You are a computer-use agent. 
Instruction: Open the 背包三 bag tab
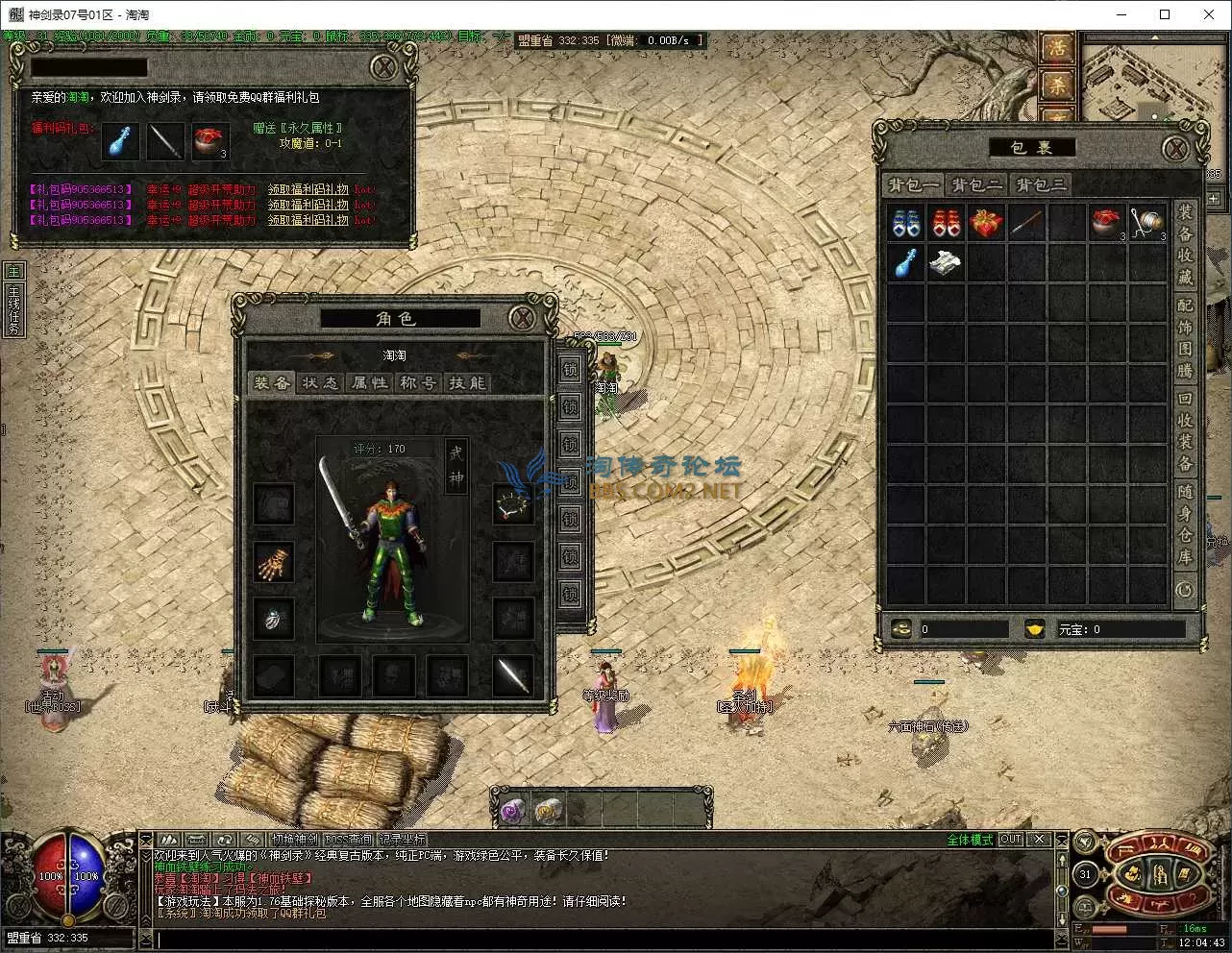tap(1041, 184)
